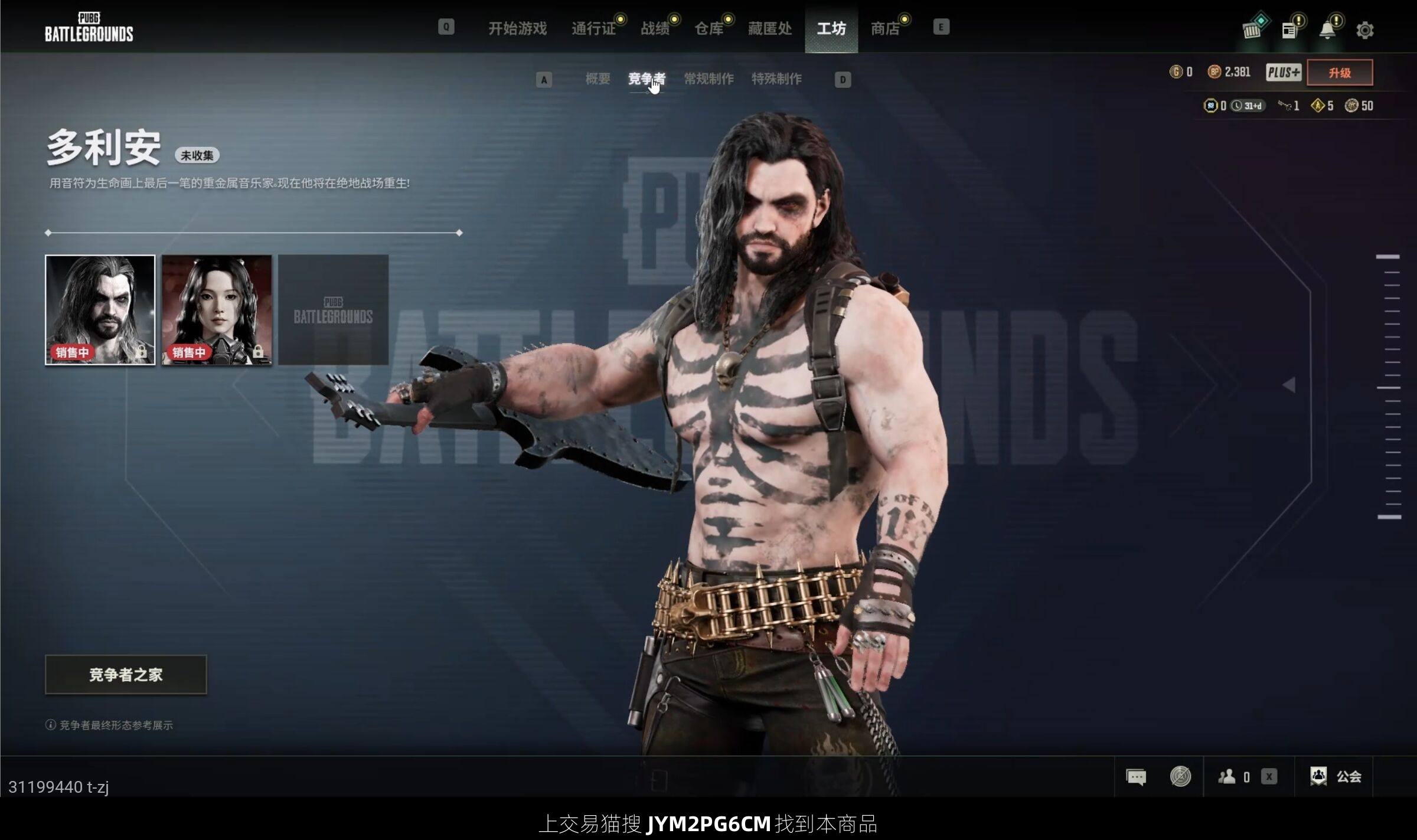Visit the 商店 tab
The image size is (1417, 840).
885,28
